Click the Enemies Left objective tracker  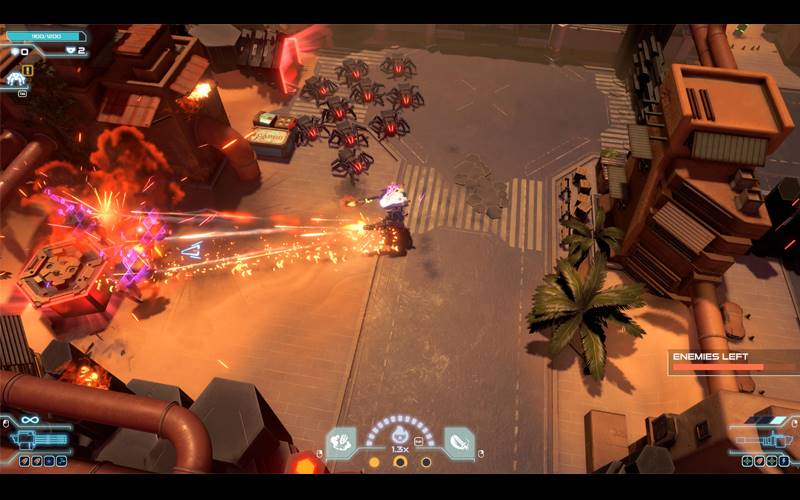pos(732,361)
